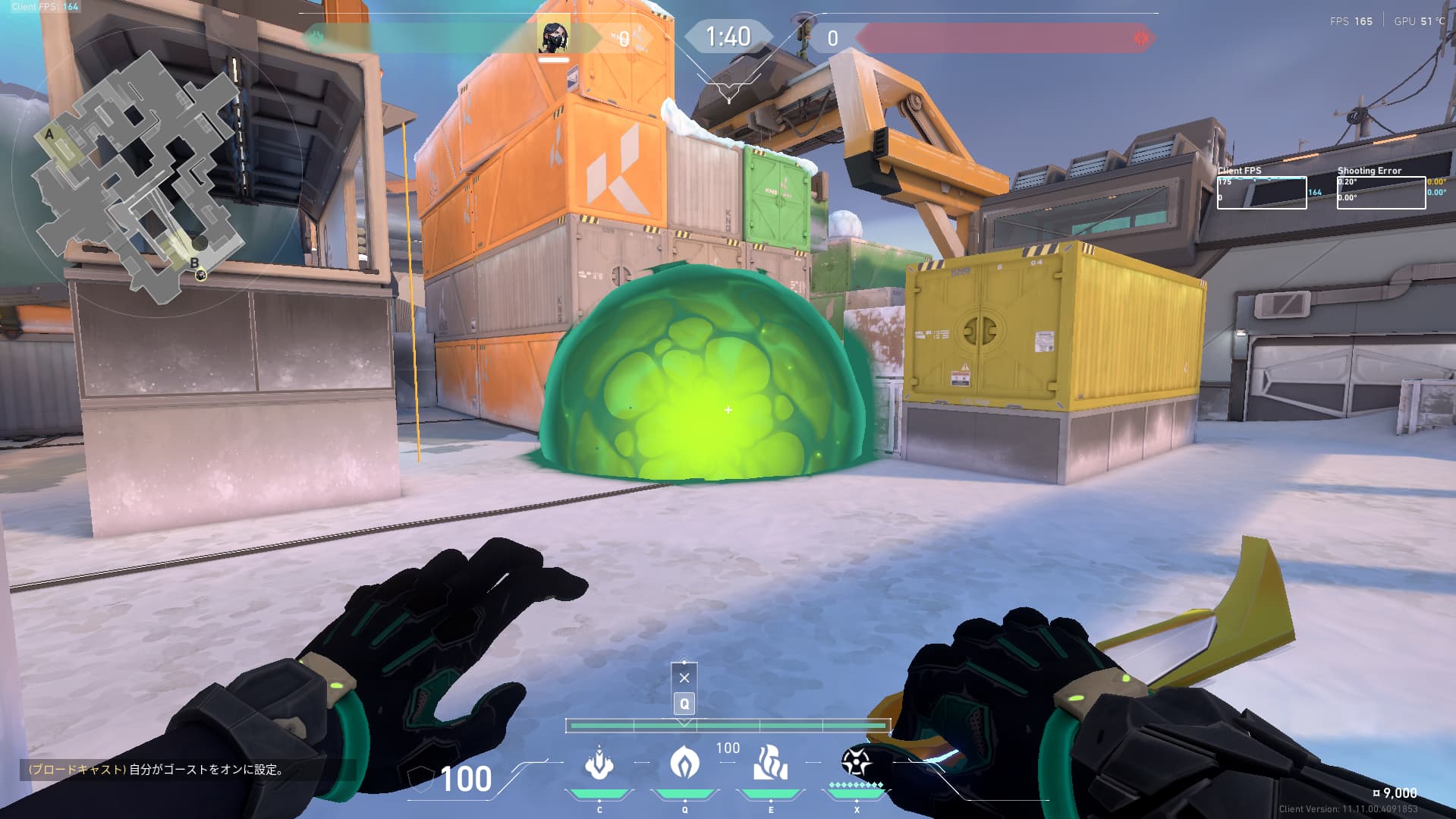
Task: Activate the Snake Bite ability icon
Action: point(599,764)
